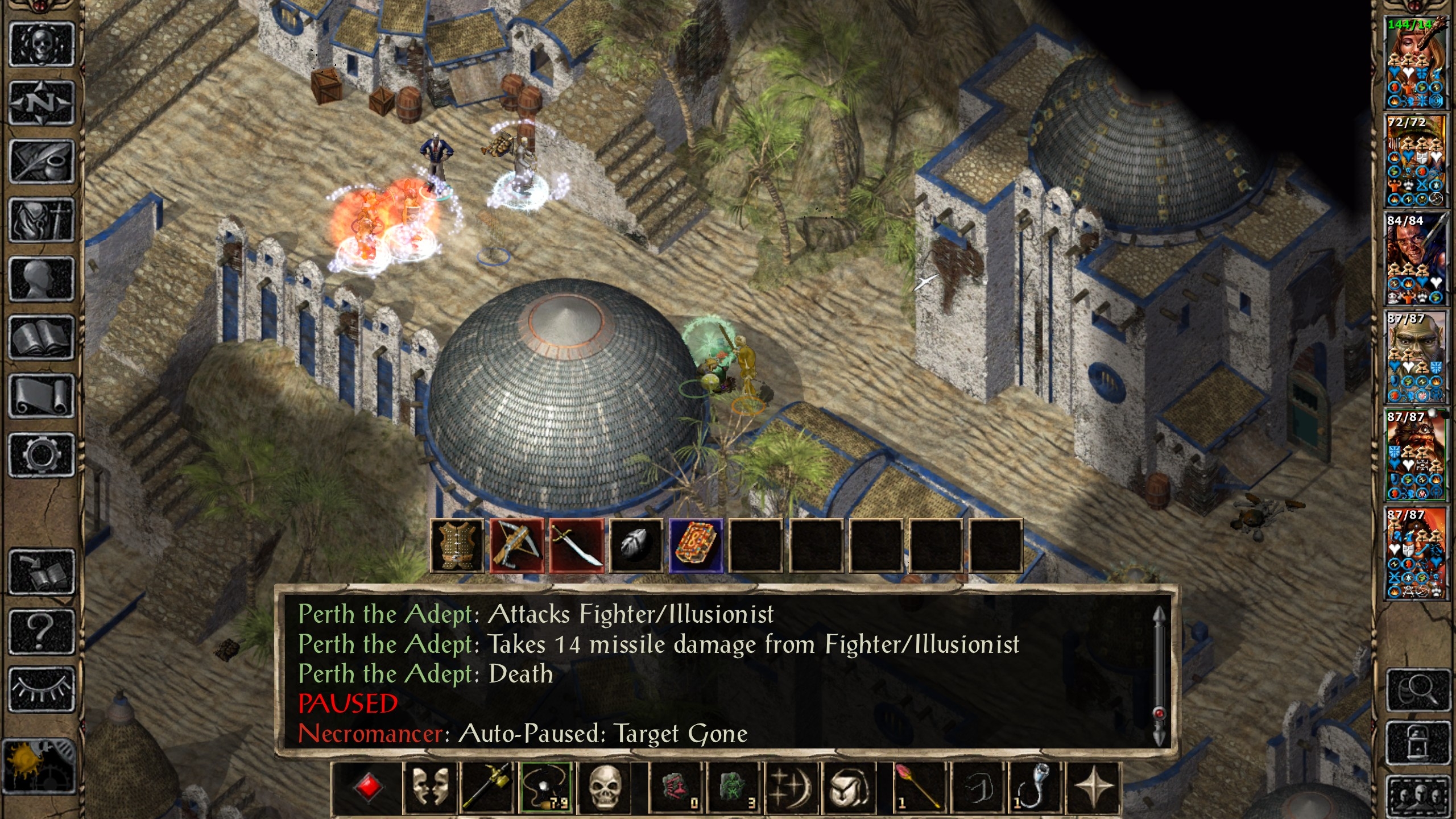Screen dimensions: 1456x819
Task: Activate the talk masks action
Action: (x=430, y=788)
